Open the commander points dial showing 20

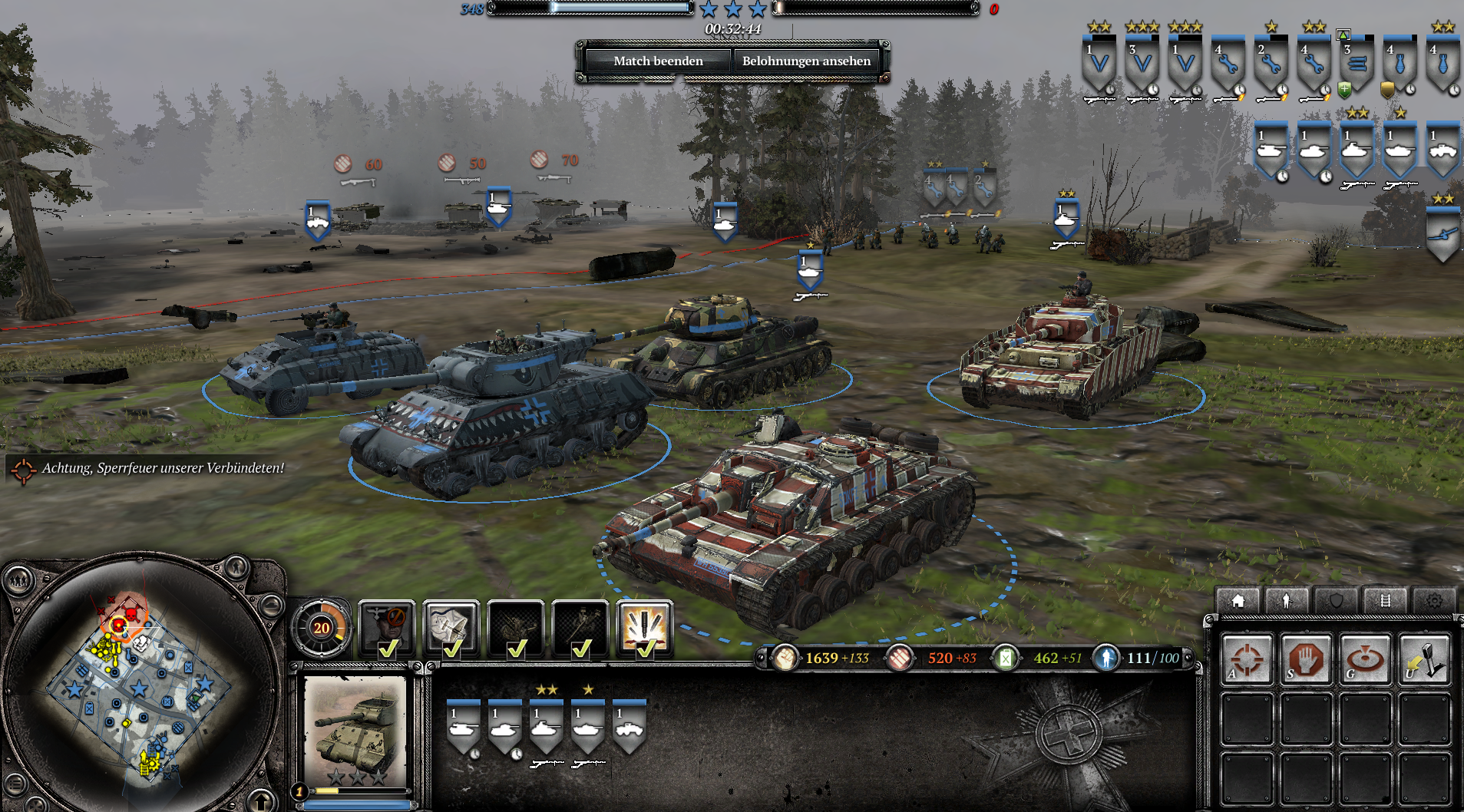pos(322,628)
